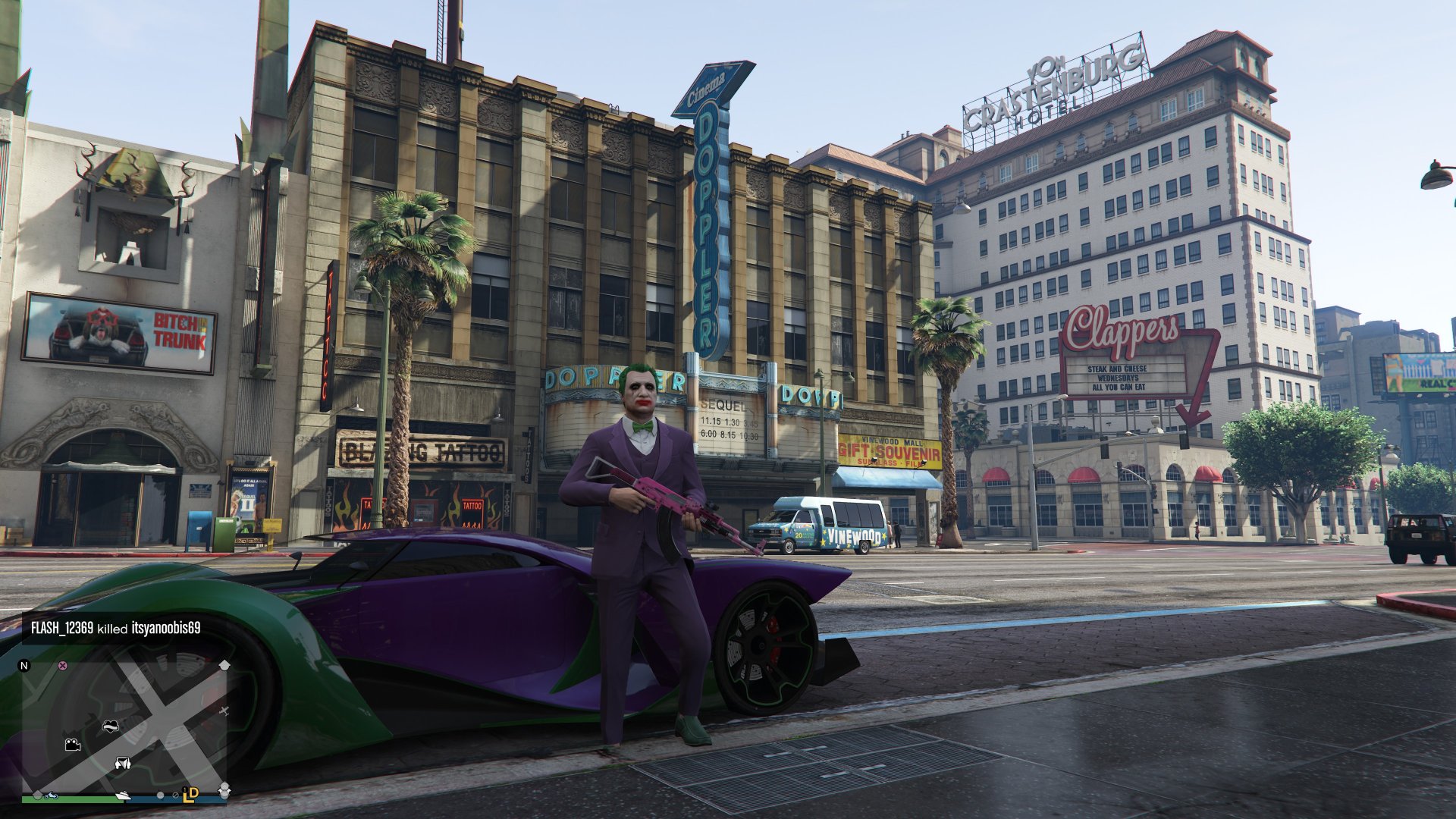This screenshot has width=1456, height=819.
Task: Click the pink X marker on minimap
Action: [x=63, y=665]
